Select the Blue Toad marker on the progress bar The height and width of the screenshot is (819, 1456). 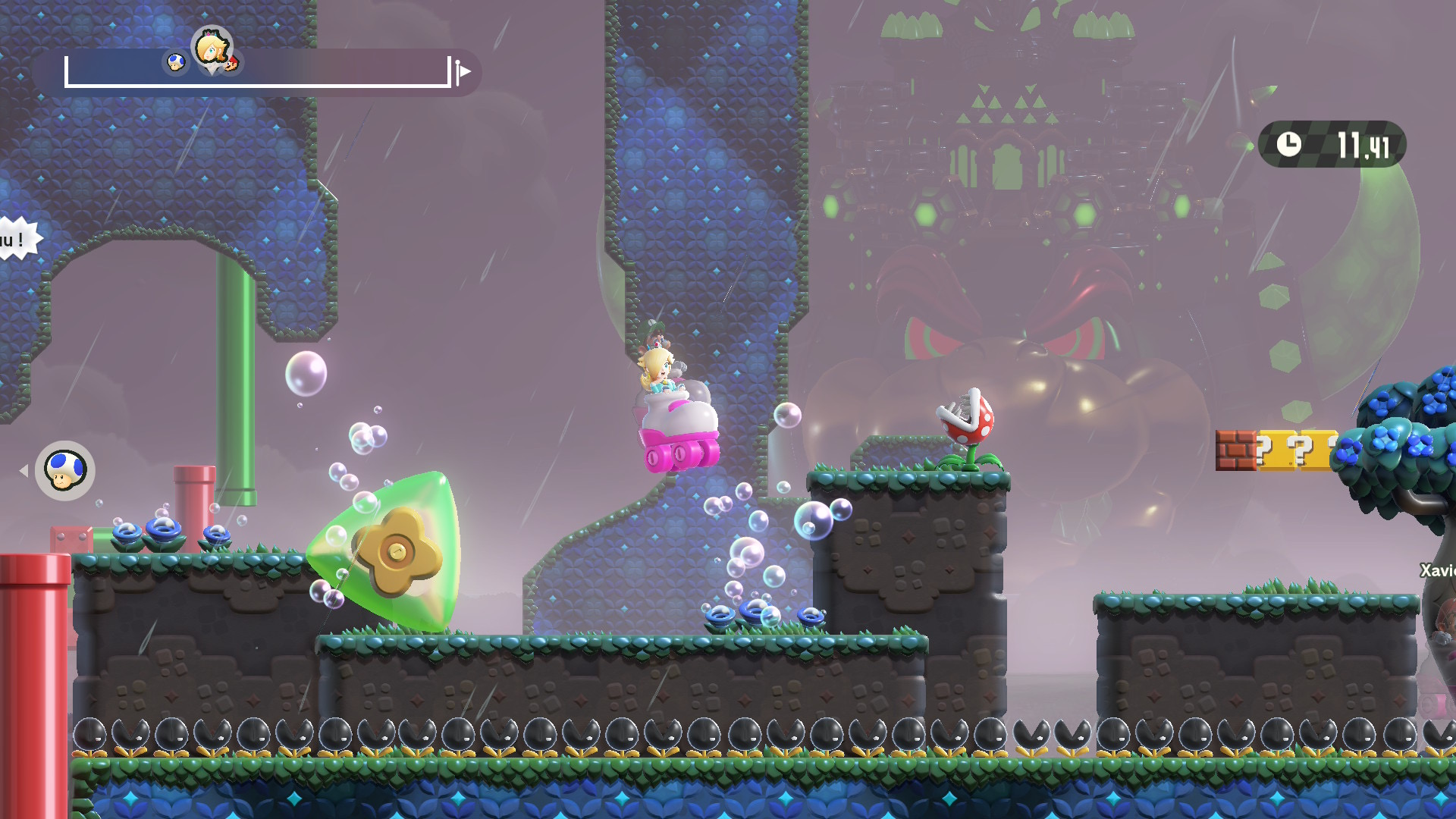point(177,63)
